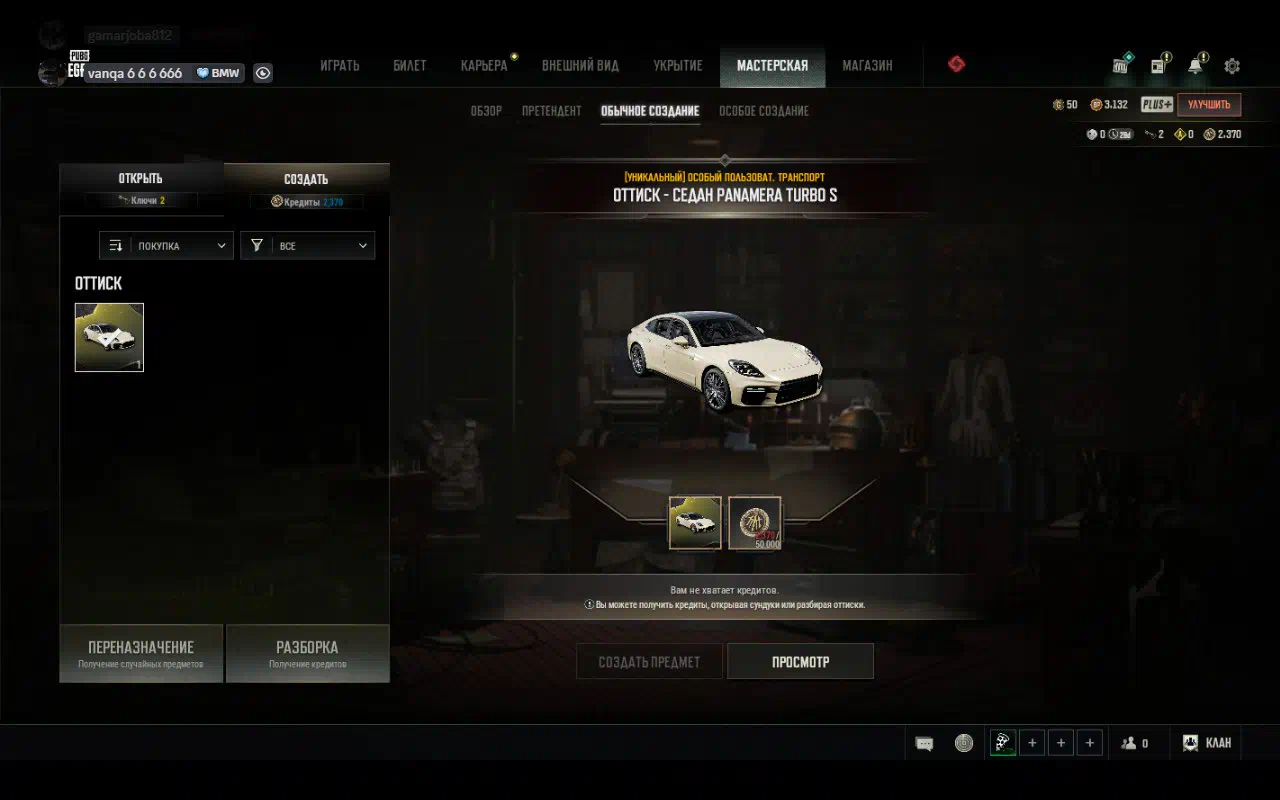Open the УКРЫТИЕ tab
1280x800 pixels.
point(678,66)
